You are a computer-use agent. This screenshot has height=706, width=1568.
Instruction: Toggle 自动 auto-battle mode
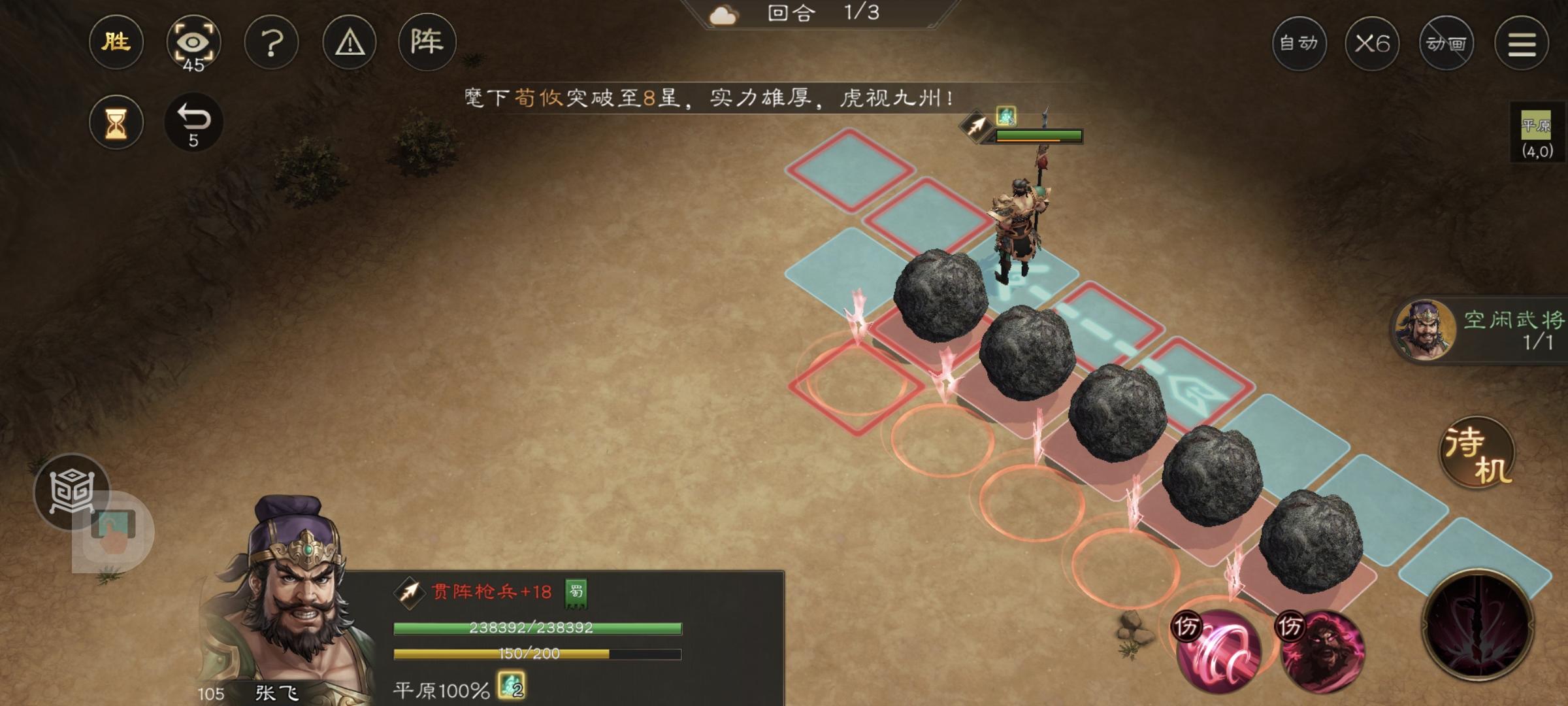(1299, 43)
